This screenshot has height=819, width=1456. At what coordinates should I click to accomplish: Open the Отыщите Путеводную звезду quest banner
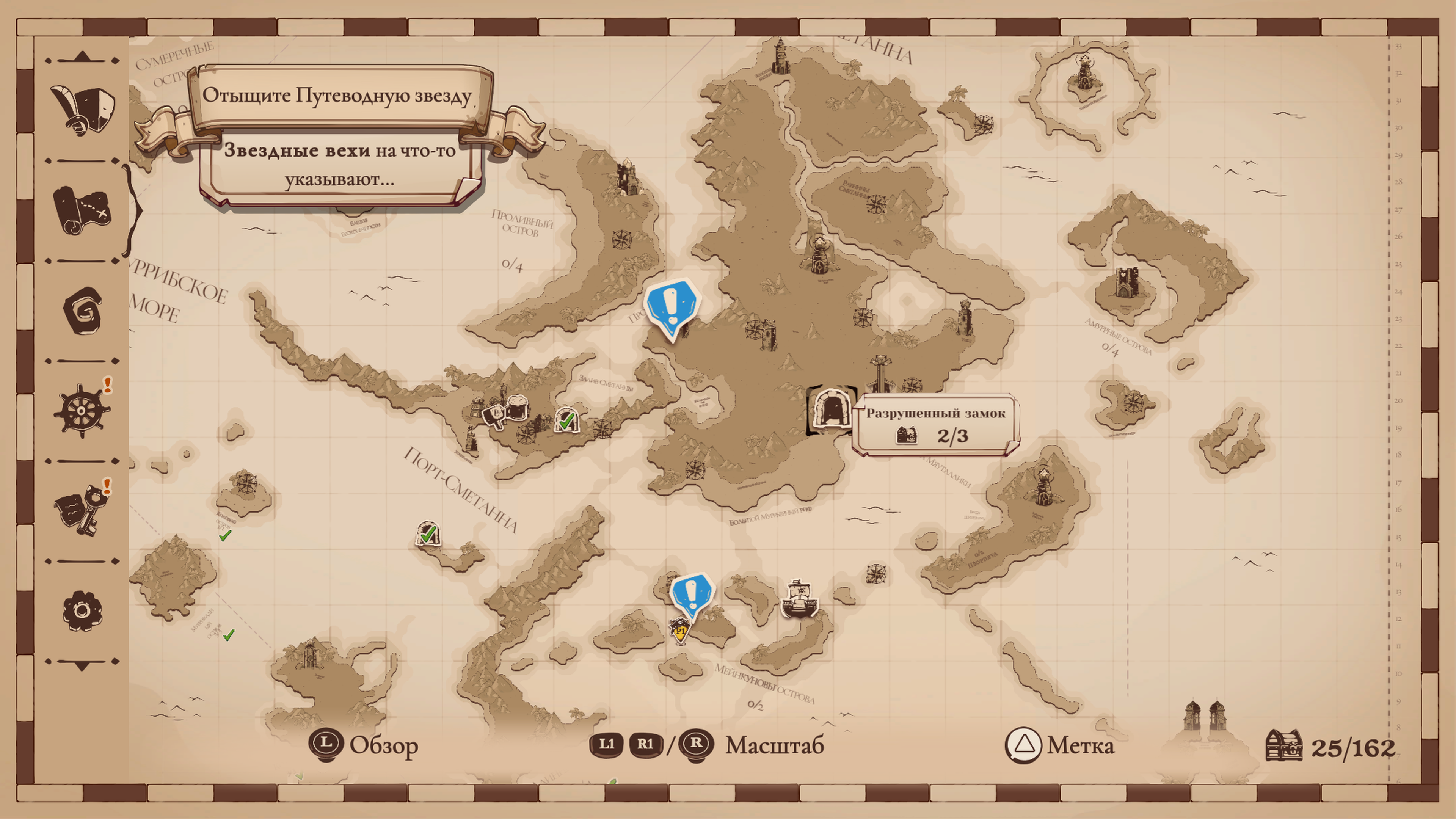pyautogui.click(x=337, y=96)
